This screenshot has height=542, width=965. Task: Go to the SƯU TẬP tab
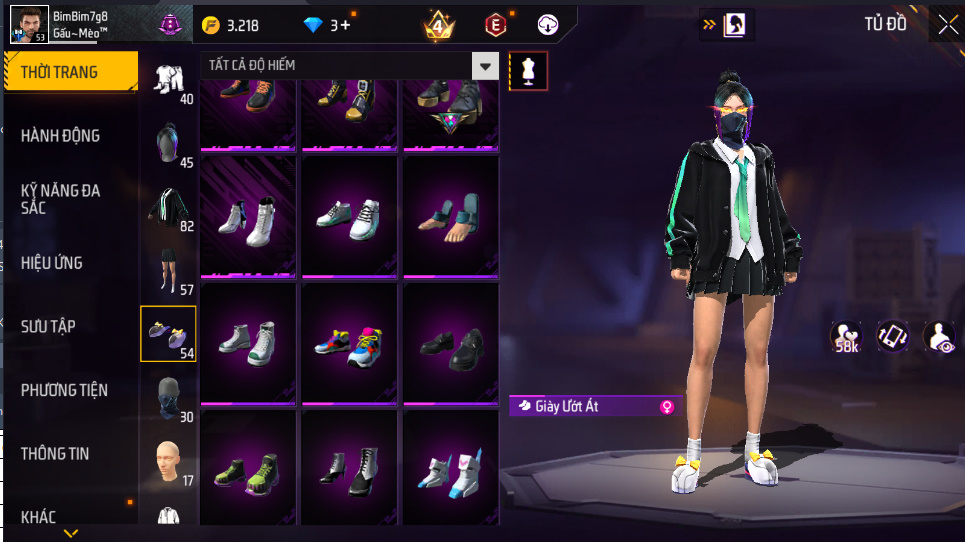48,326
